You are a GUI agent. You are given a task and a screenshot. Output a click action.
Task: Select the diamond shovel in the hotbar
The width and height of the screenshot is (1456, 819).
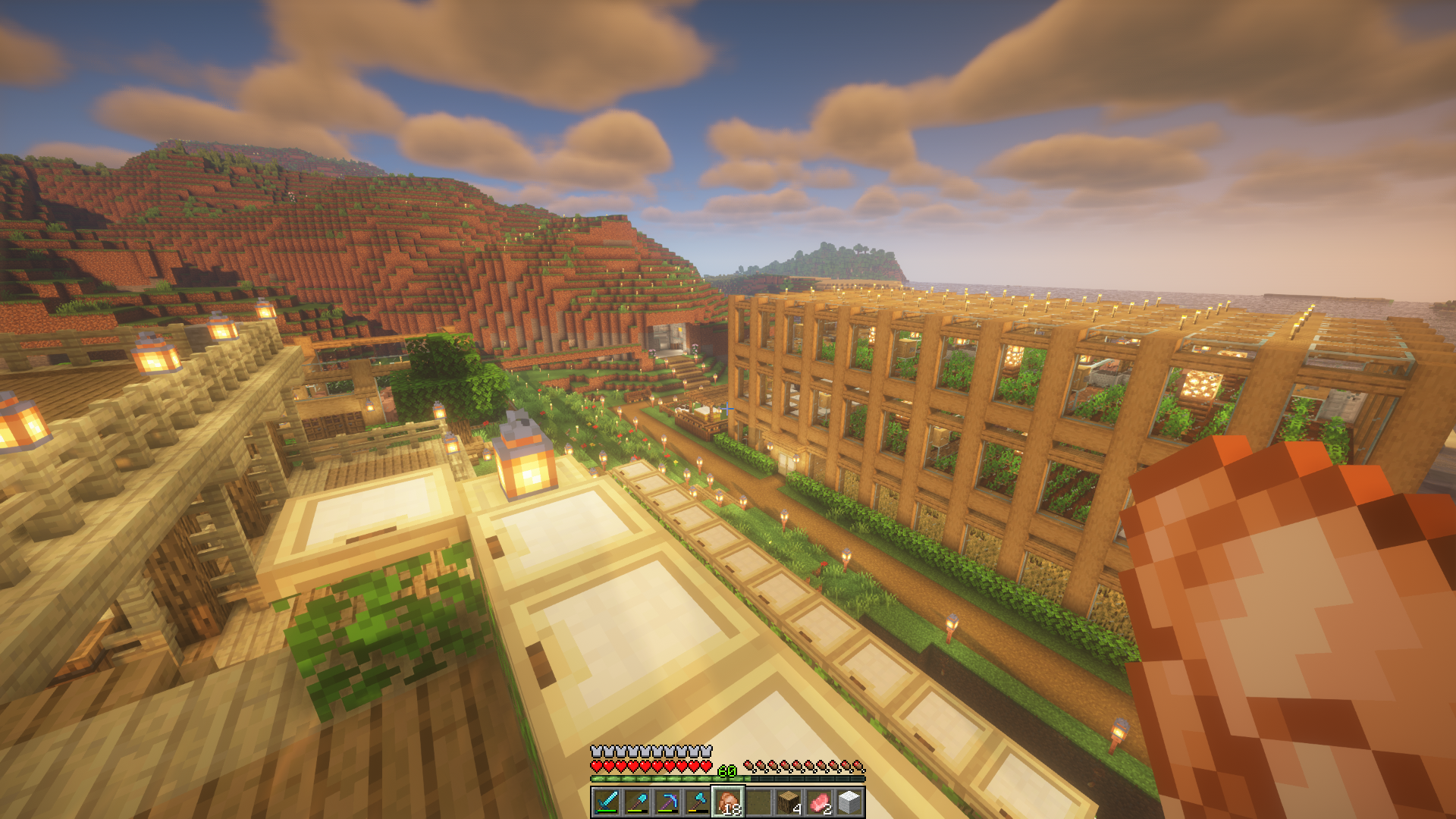tap(639, 802)
